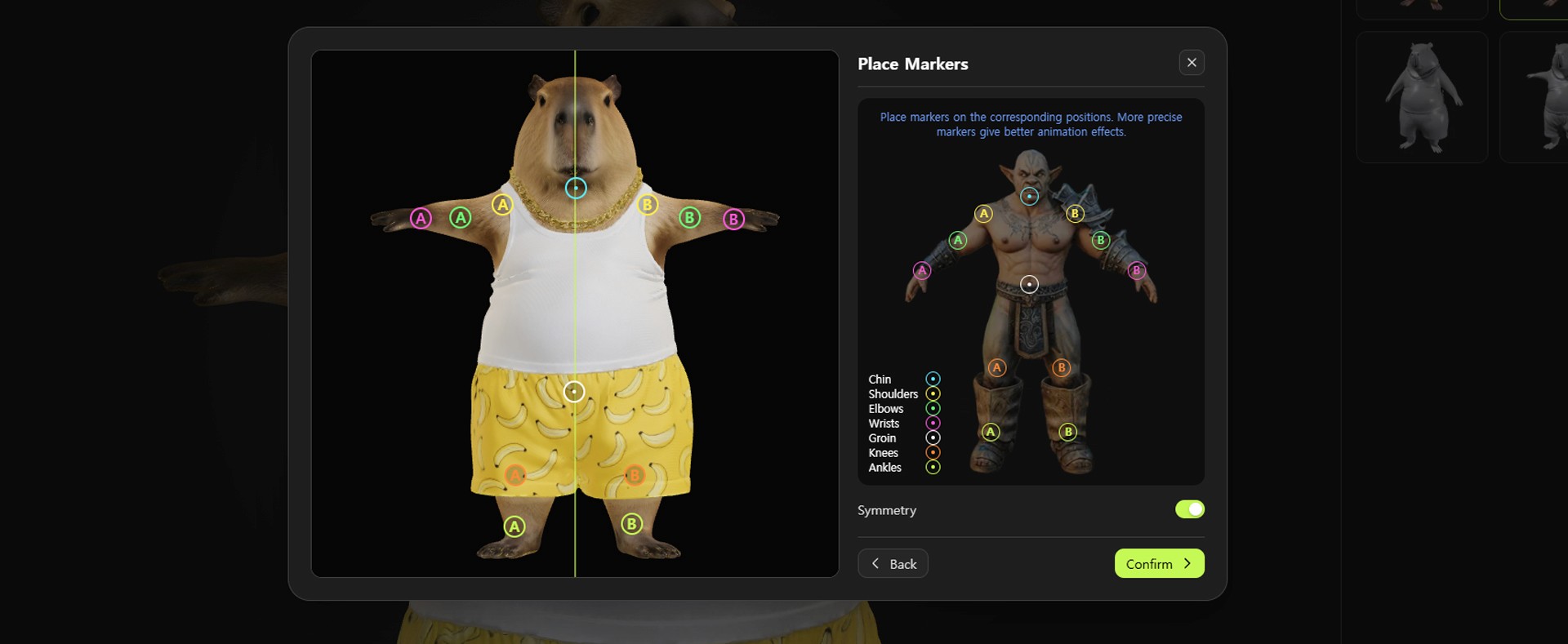Select the standing gray capybara pose thumbnail

(1421, 97)
